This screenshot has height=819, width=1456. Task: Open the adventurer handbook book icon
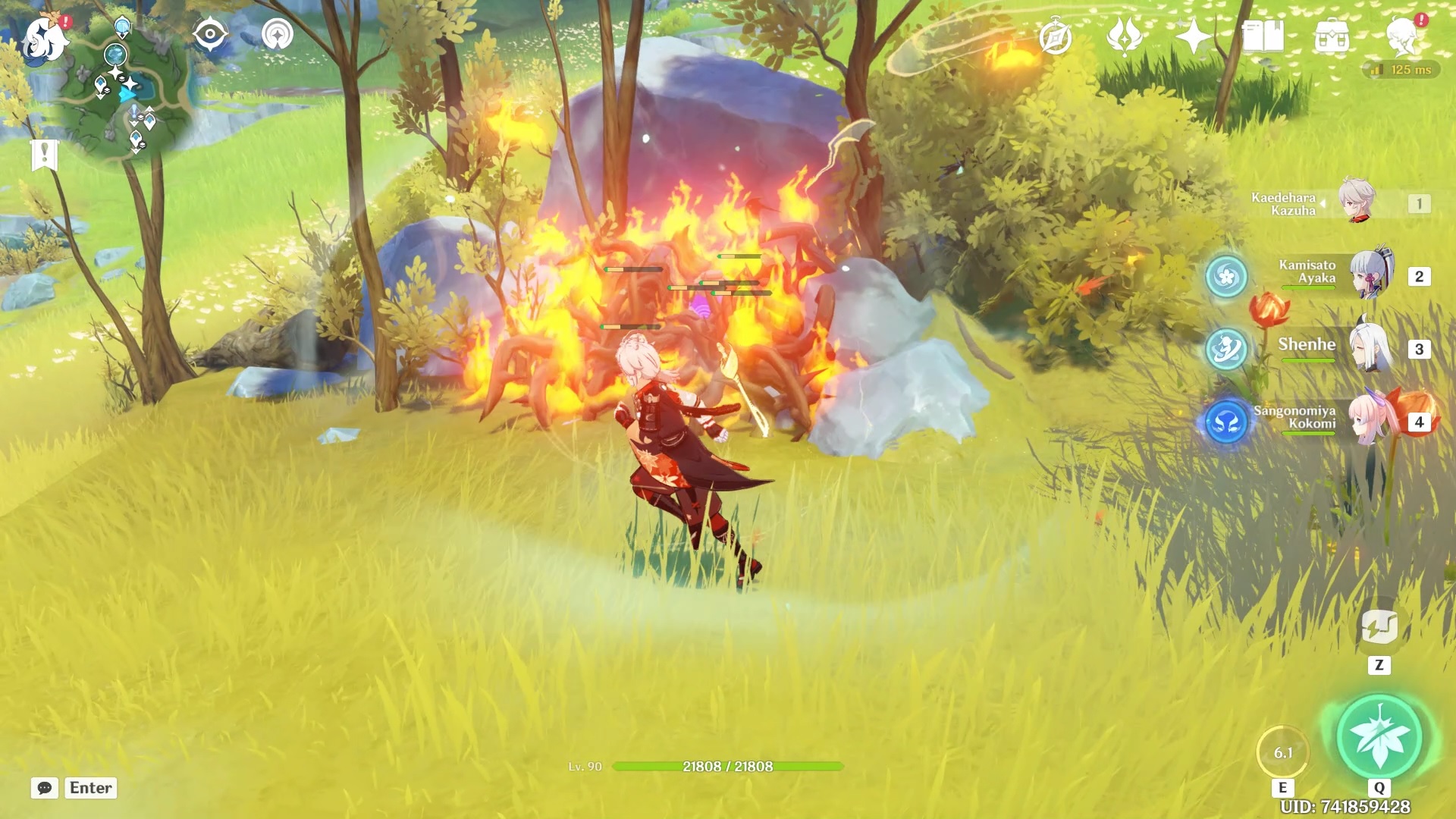pyautogui.click(x=1263, y=36)
